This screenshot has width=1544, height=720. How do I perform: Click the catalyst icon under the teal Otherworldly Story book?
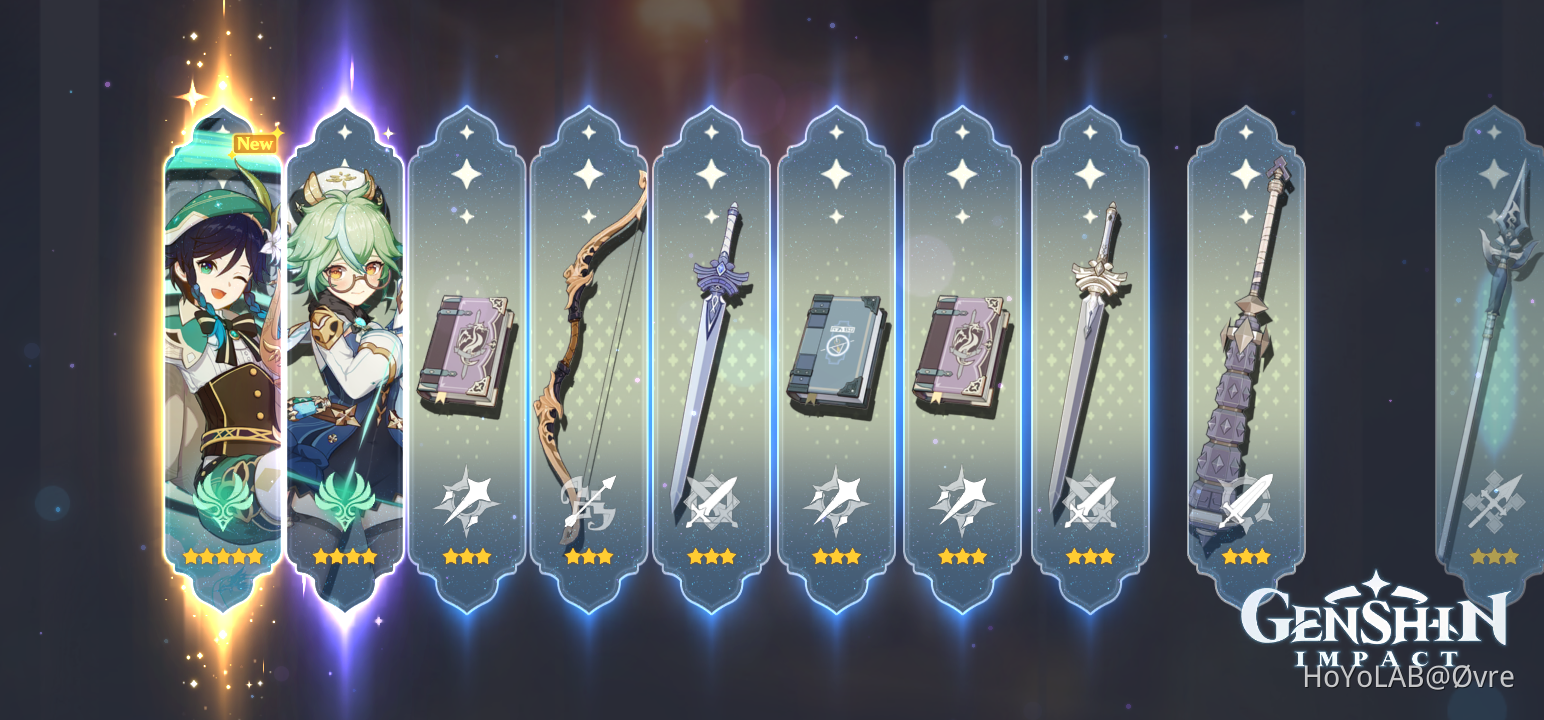coord(835,500)
